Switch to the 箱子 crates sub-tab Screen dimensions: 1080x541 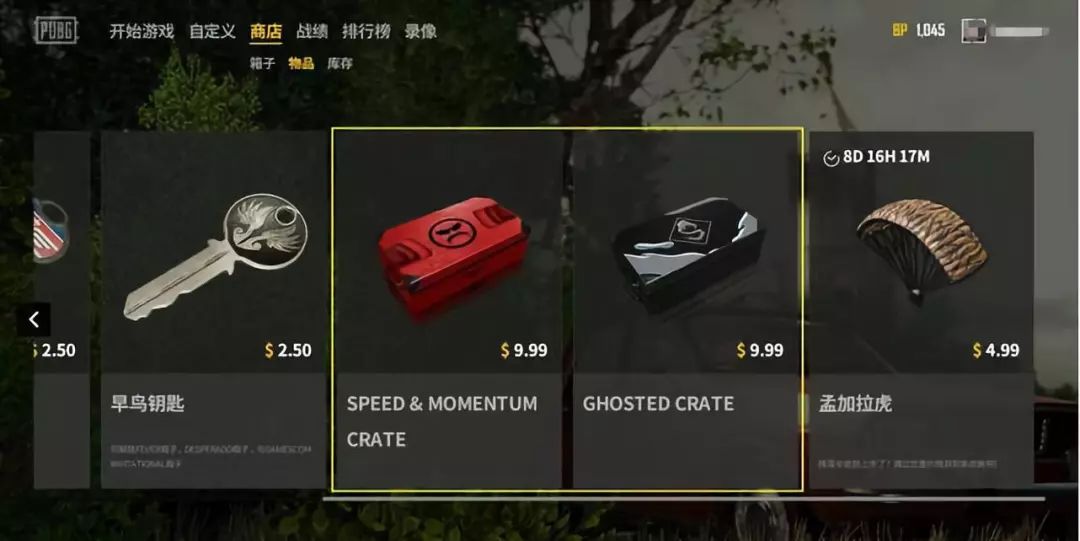point(263,64)
